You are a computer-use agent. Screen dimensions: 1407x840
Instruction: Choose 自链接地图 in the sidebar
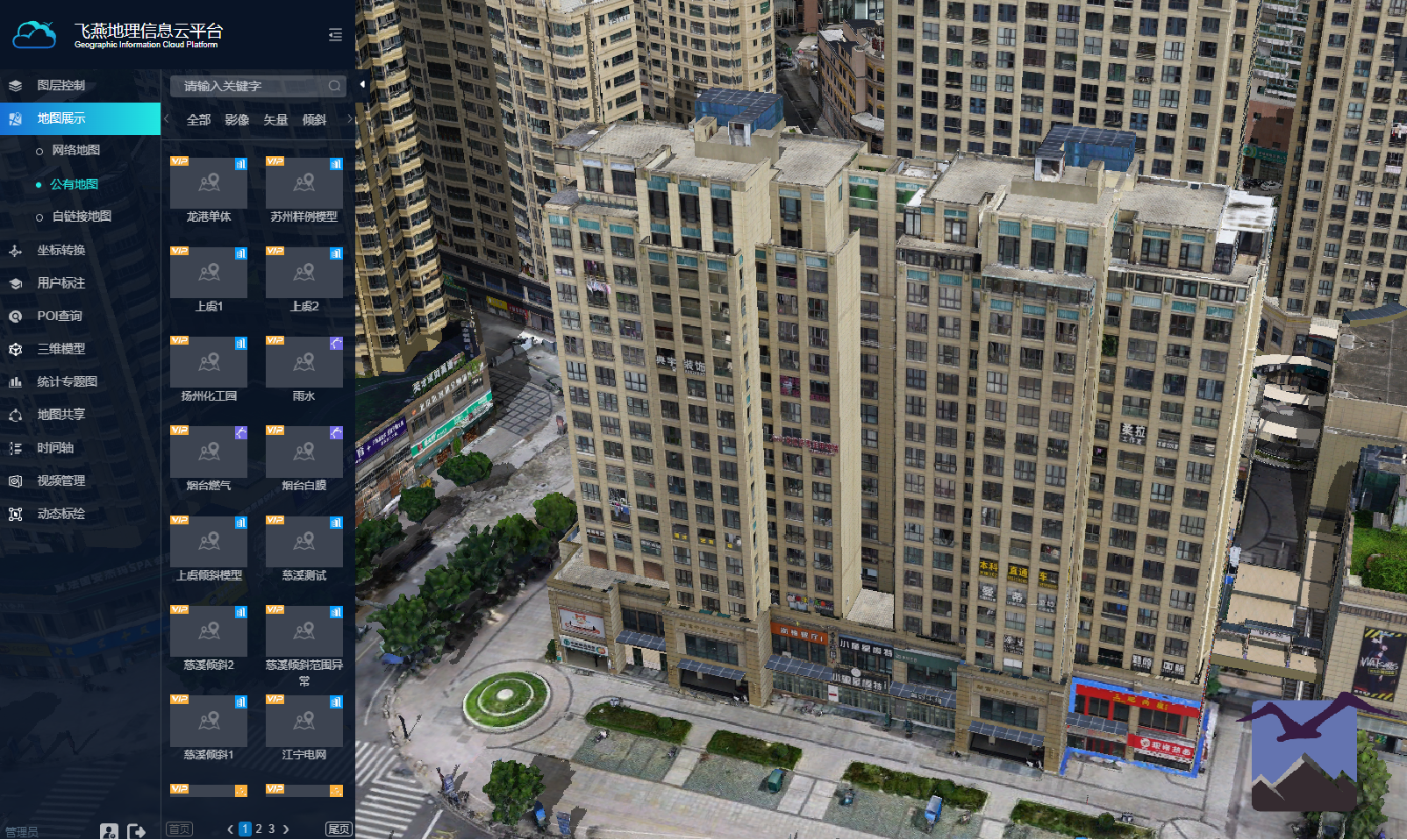81,217
